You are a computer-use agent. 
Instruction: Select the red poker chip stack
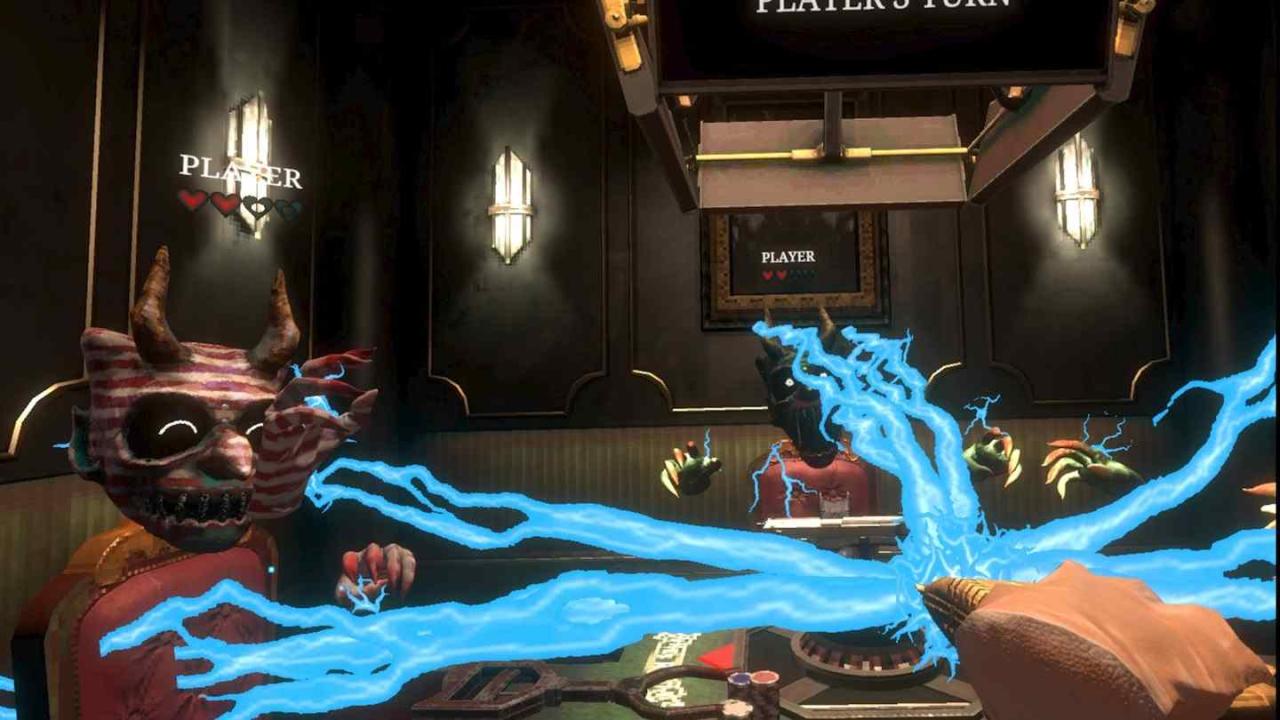(766, 677)
